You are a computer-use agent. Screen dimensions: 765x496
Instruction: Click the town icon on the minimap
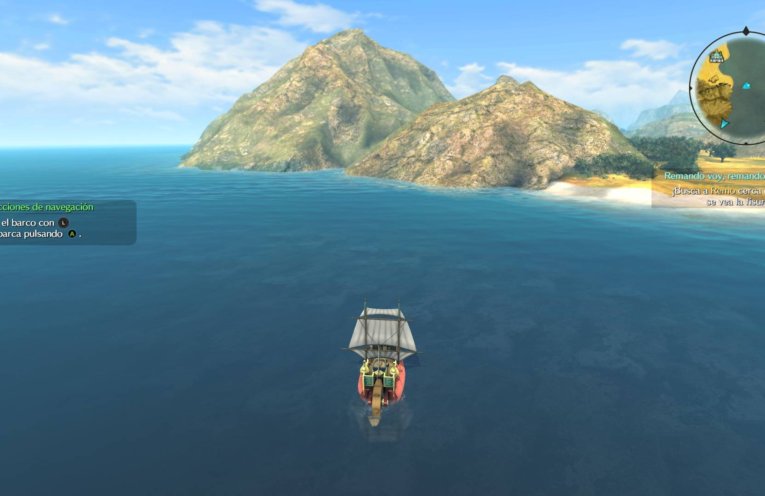[717, 57]
